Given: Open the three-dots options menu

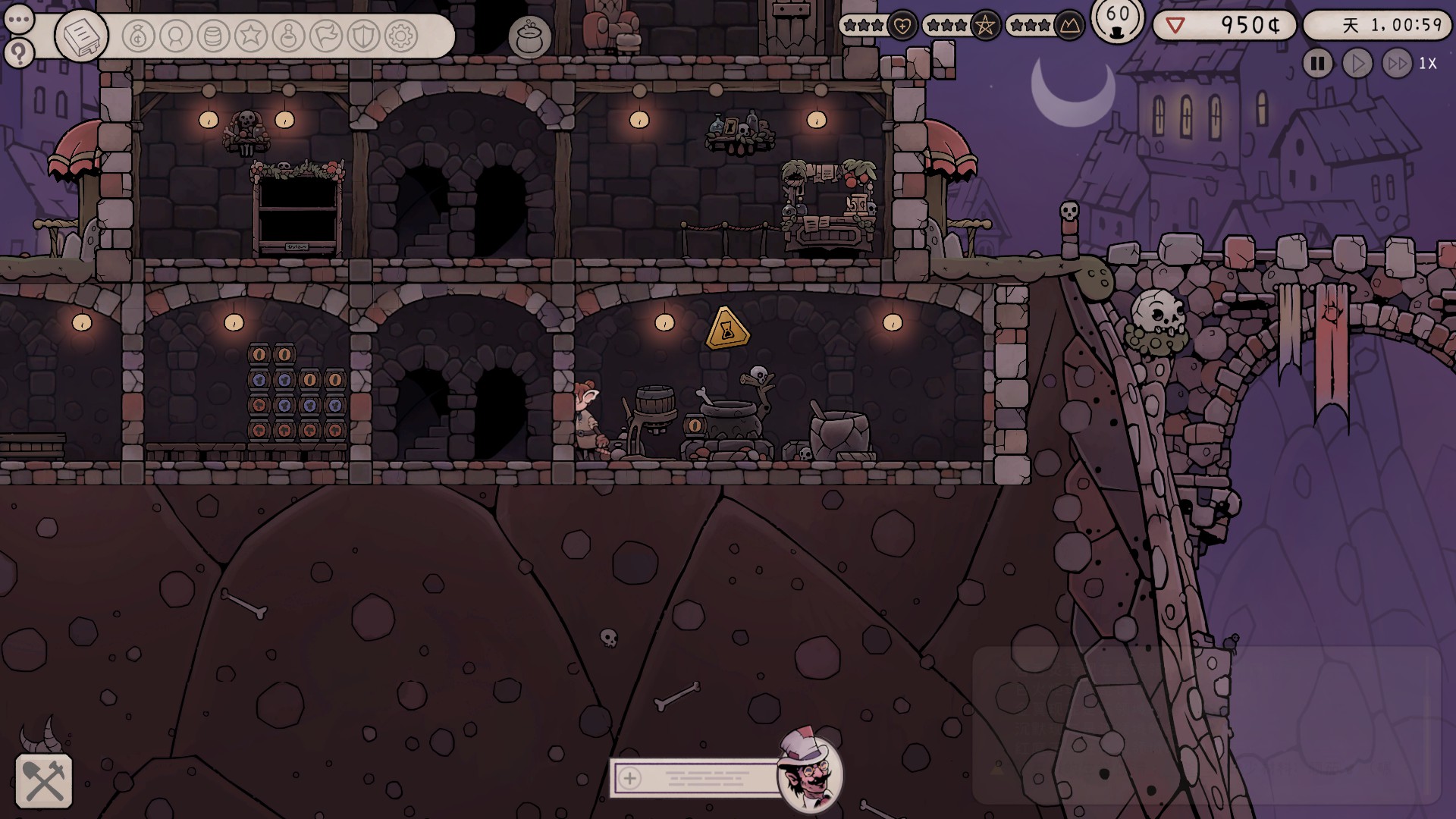Looking at the screenshot, I should [19, 20].
